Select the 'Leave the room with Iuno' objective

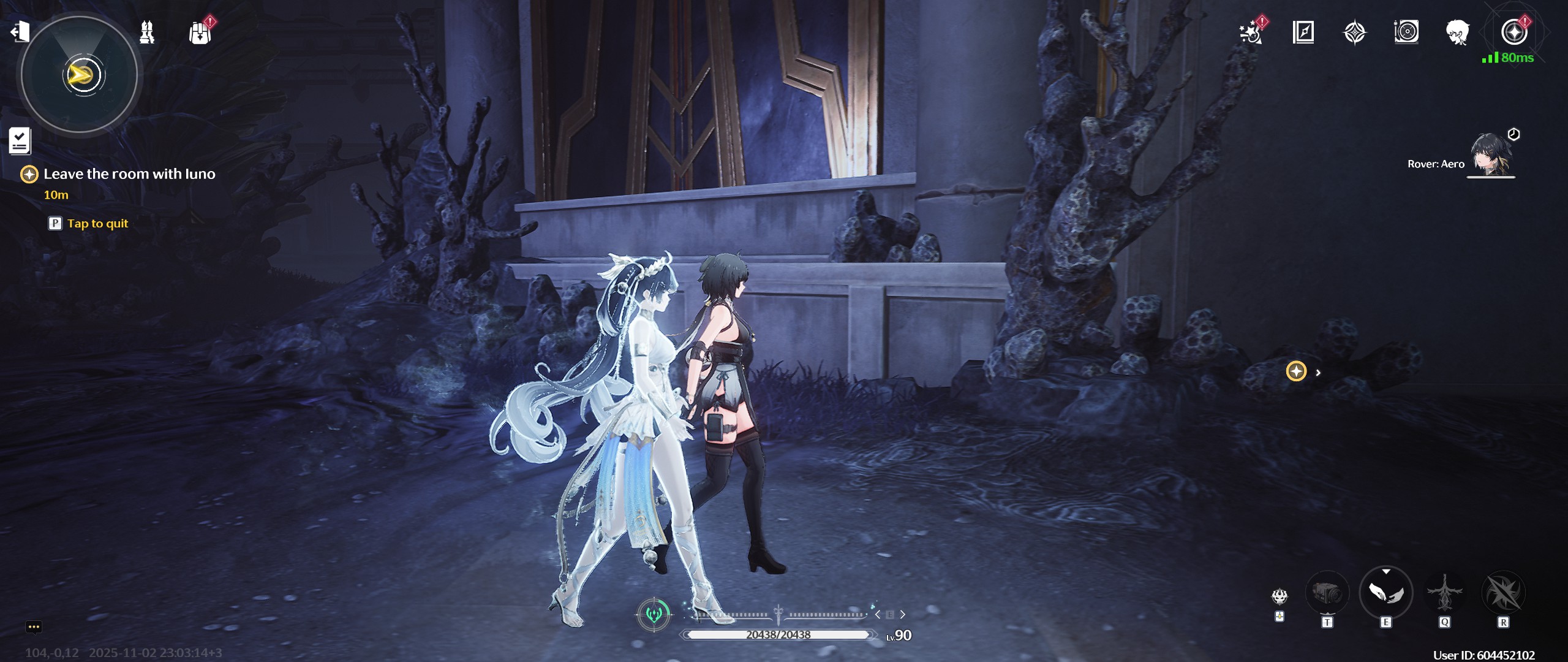tap(129, 174)
